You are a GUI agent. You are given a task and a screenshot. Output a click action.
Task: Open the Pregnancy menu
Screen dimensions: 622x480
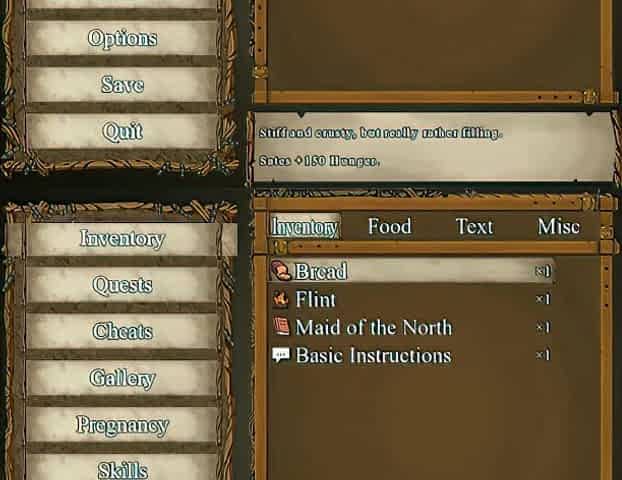click(x=122, y=425)
